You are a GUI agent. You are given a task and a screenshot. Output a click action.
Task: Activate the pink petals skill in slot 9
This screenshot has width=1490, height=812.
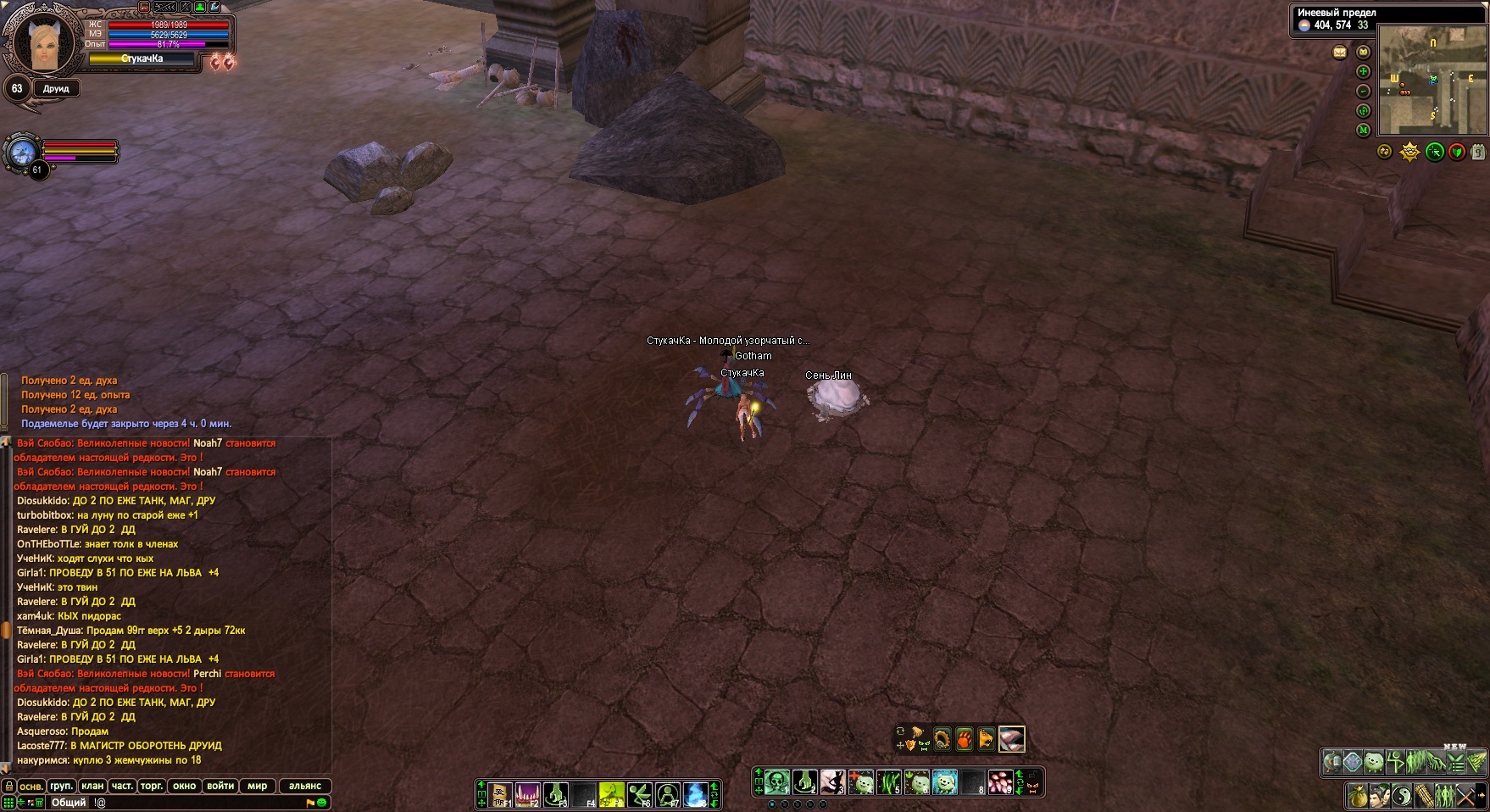click(x=1000, y=781)
